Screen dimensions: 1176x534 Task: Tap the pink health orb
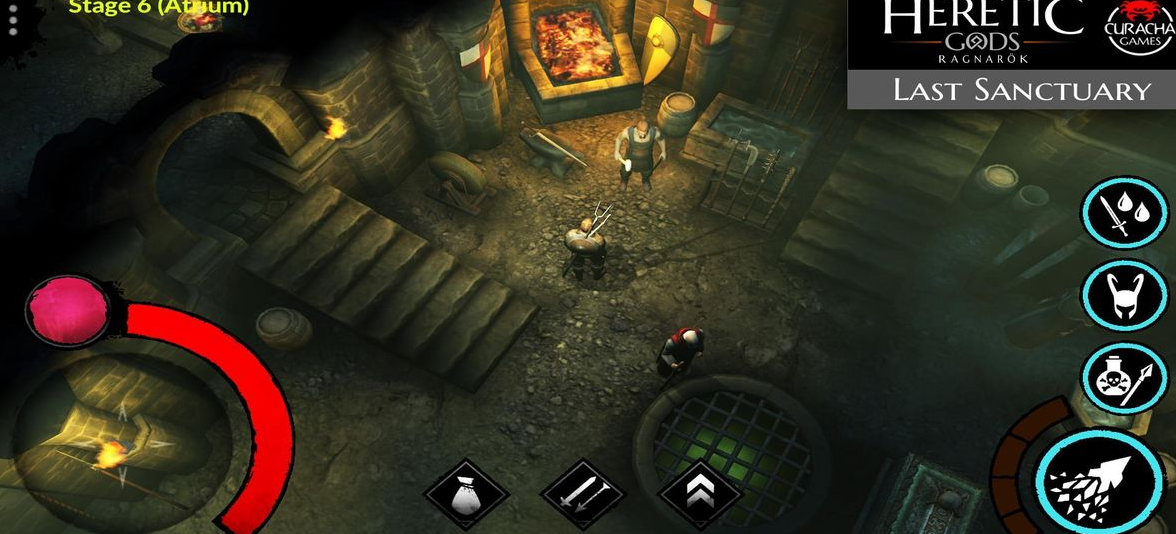69,310
